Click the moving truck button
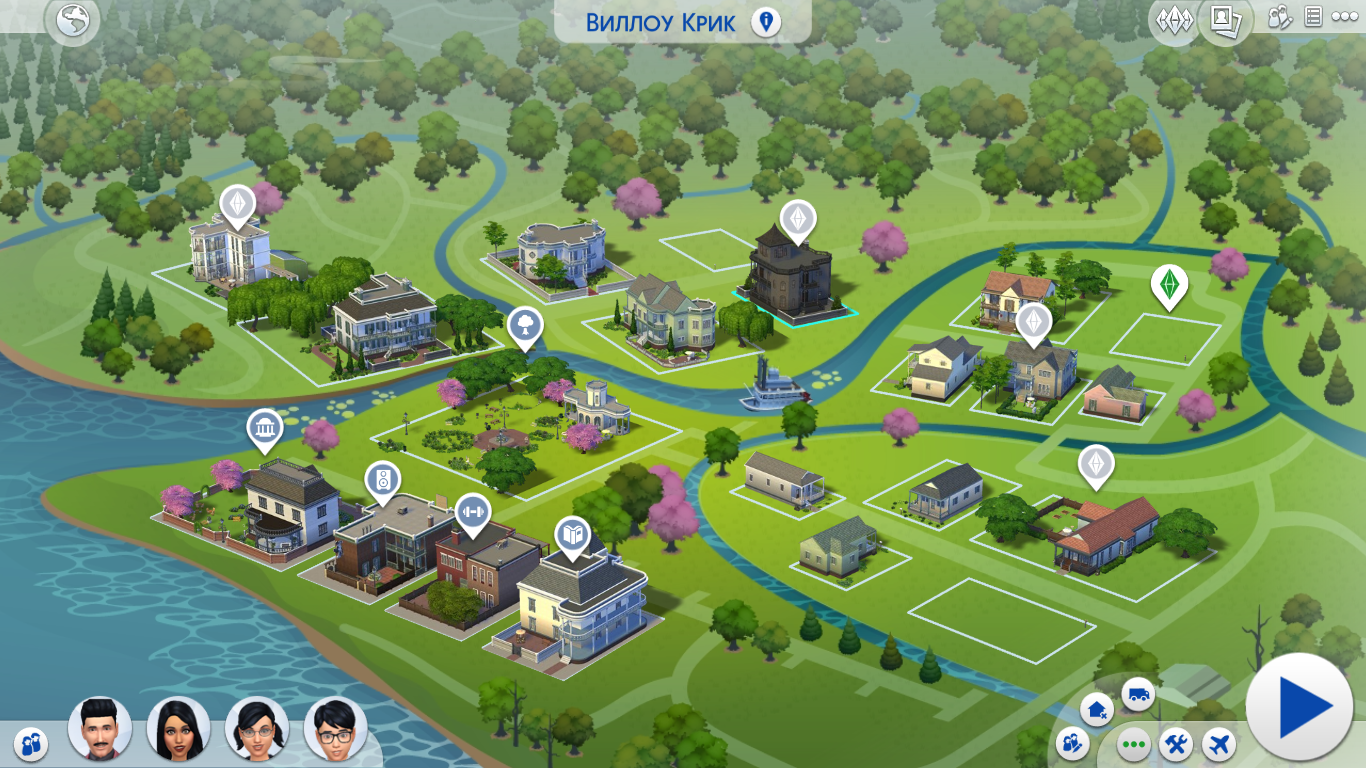This screenshot has width=1366, height=768. tap(1137, 693)
